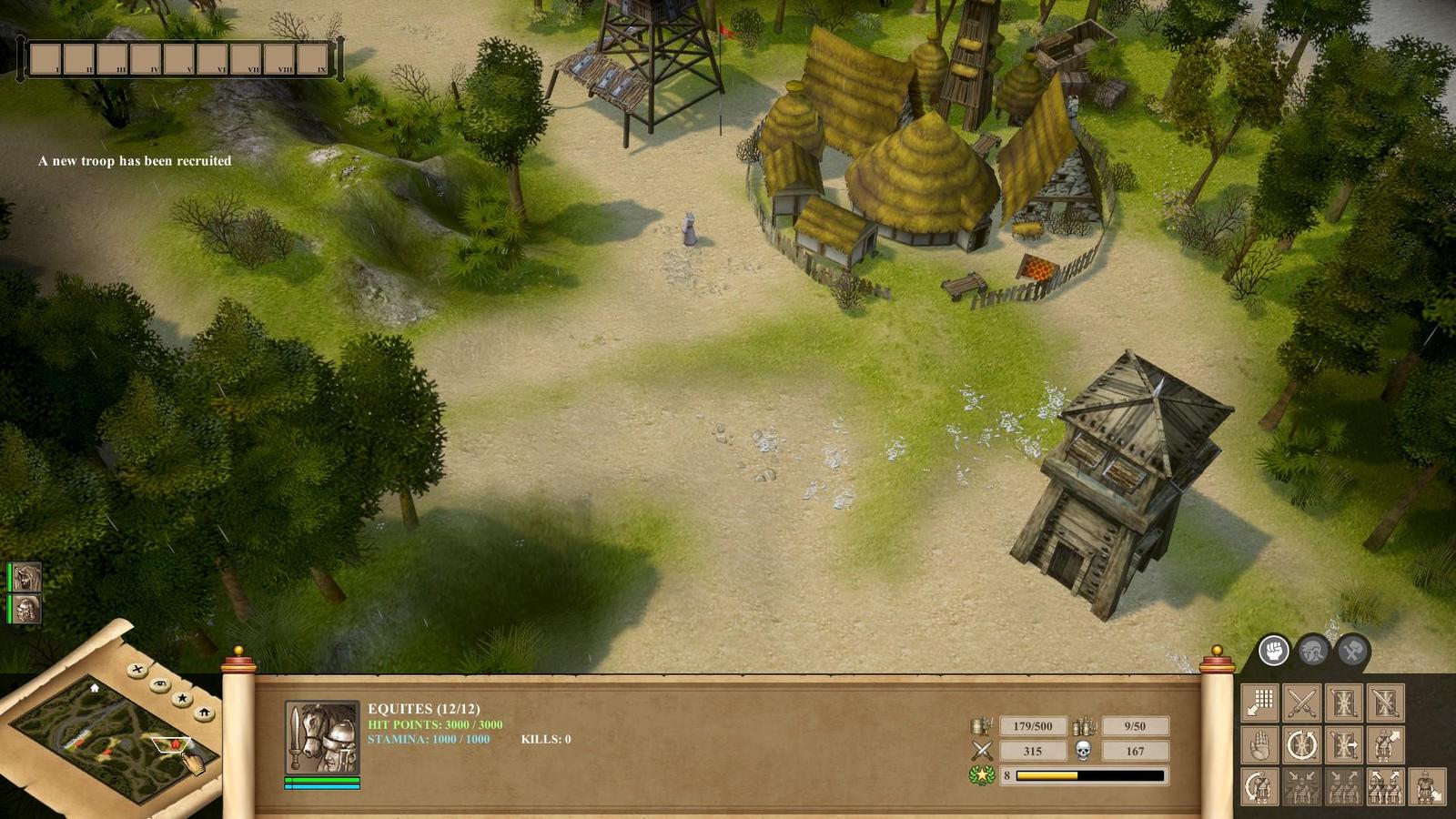Select the fist orders tab
The height and width of the screenshot is (819, 1456).
(x=1273, y=651)
